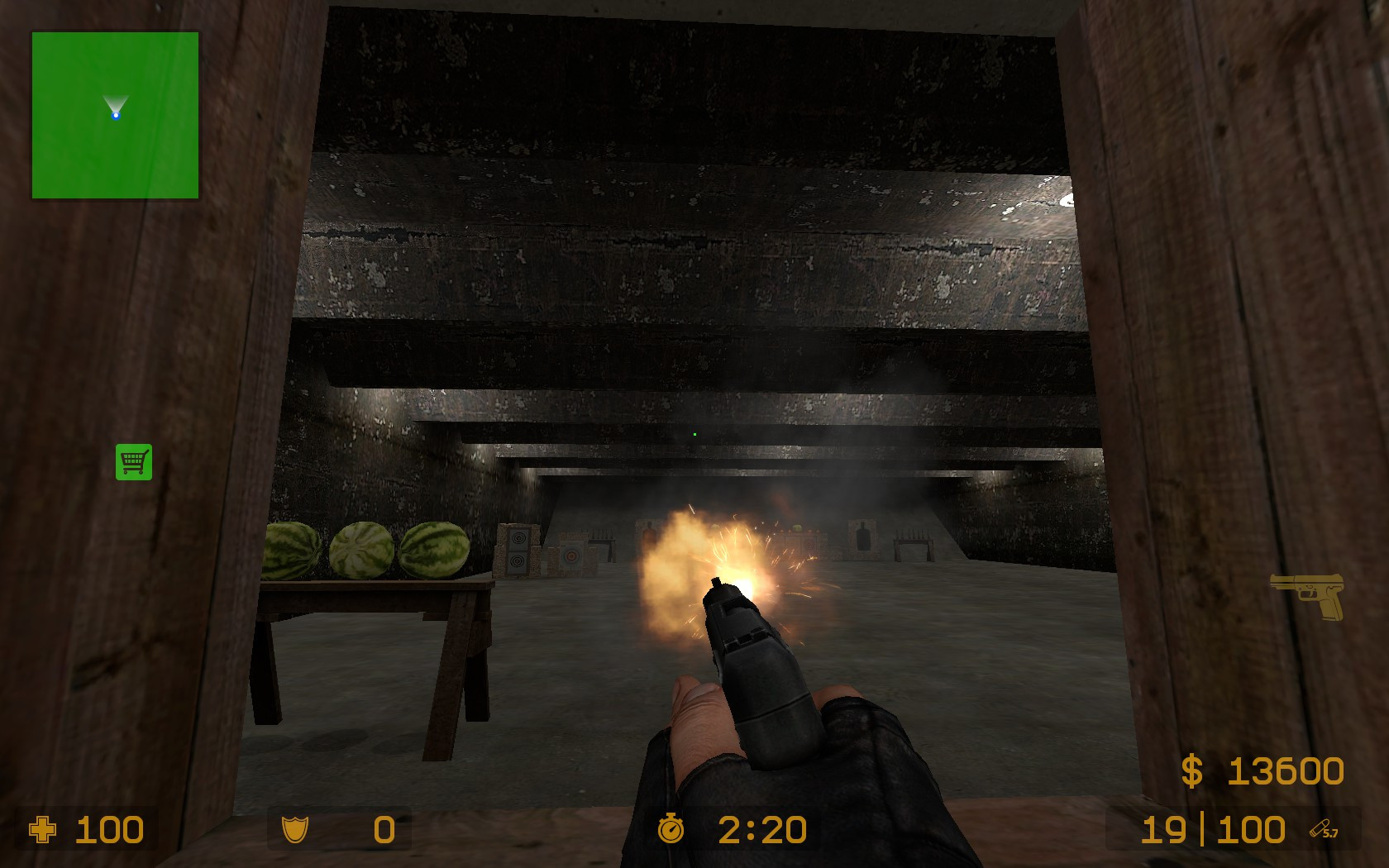Click the leftmost watermelon on the table
1389x868 pixels.
pyautogui.click(x=289, y=551)
